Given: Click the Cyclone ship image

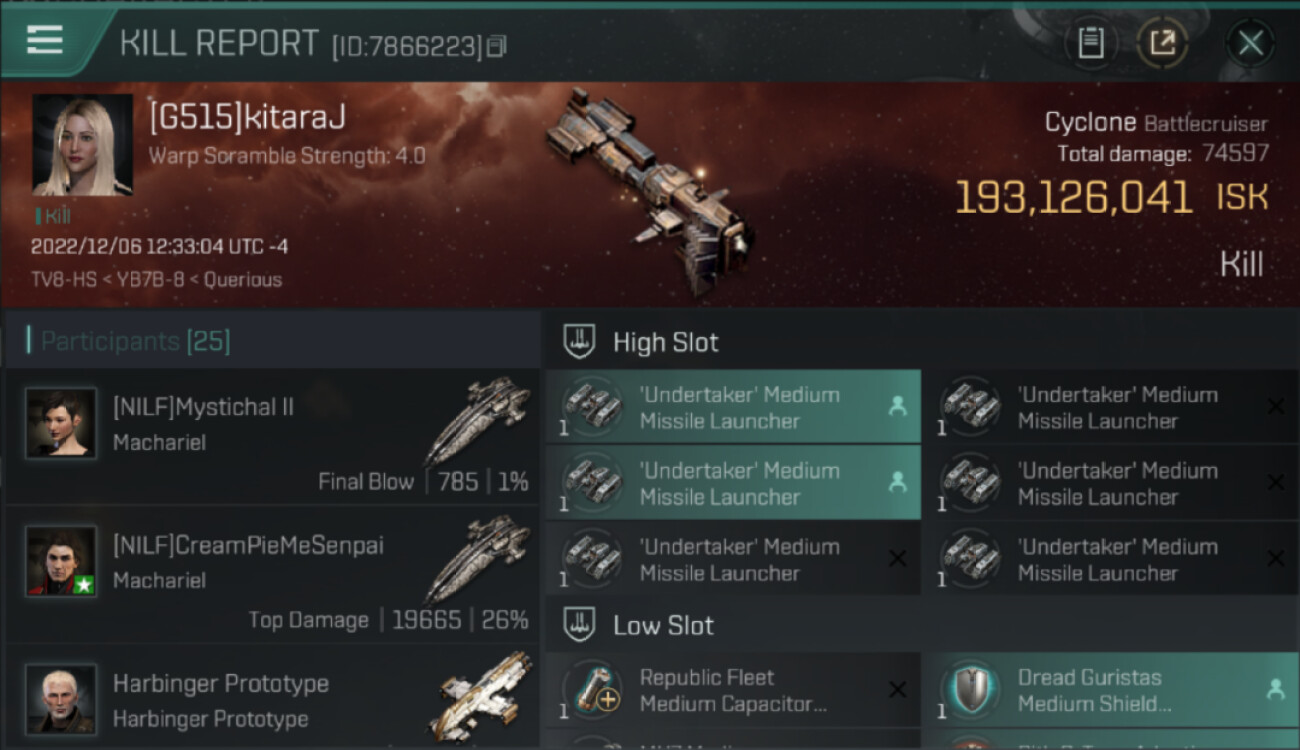Looking at the screenshot, I should [x=648, y=190].
